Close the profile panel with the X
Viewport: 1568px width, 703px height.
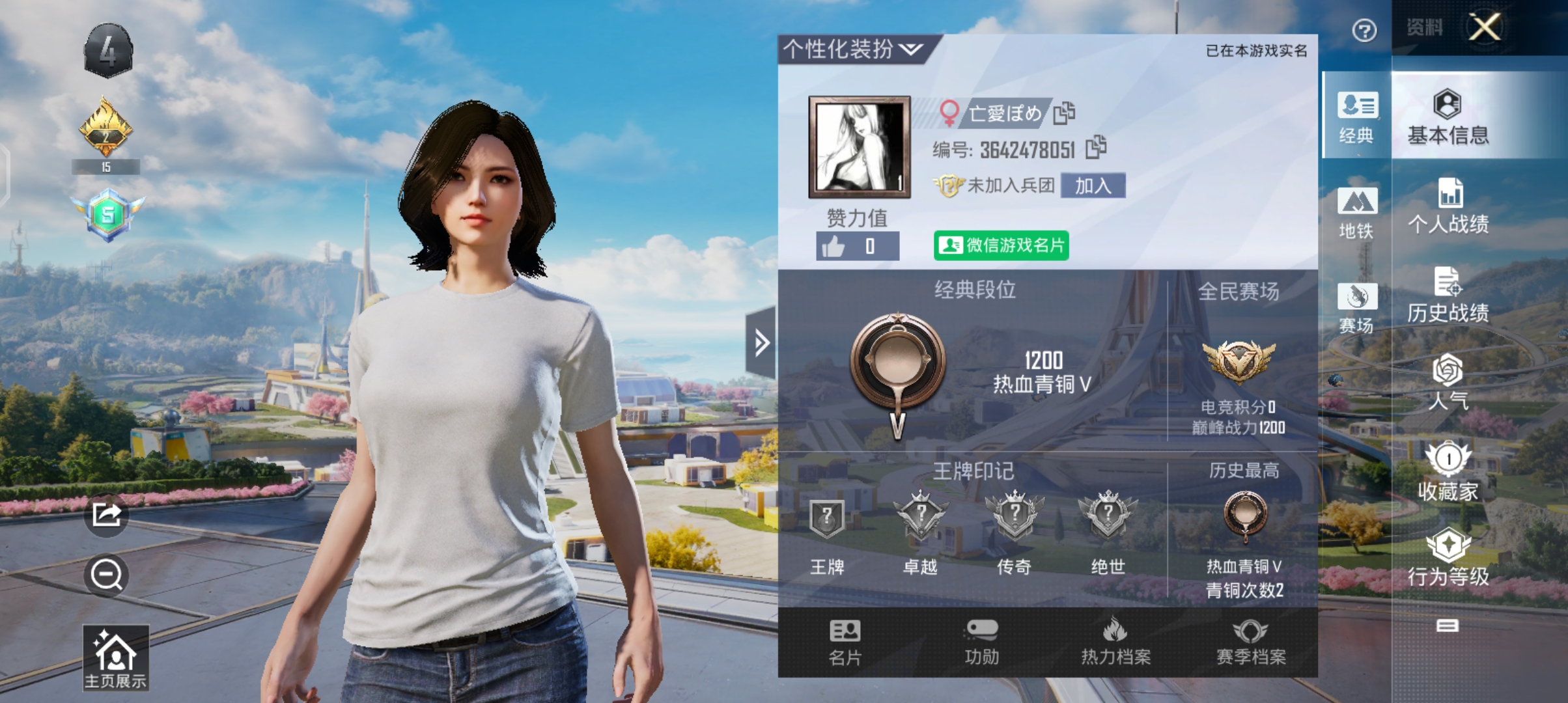pyautogui.click(x=1484, y=28)
